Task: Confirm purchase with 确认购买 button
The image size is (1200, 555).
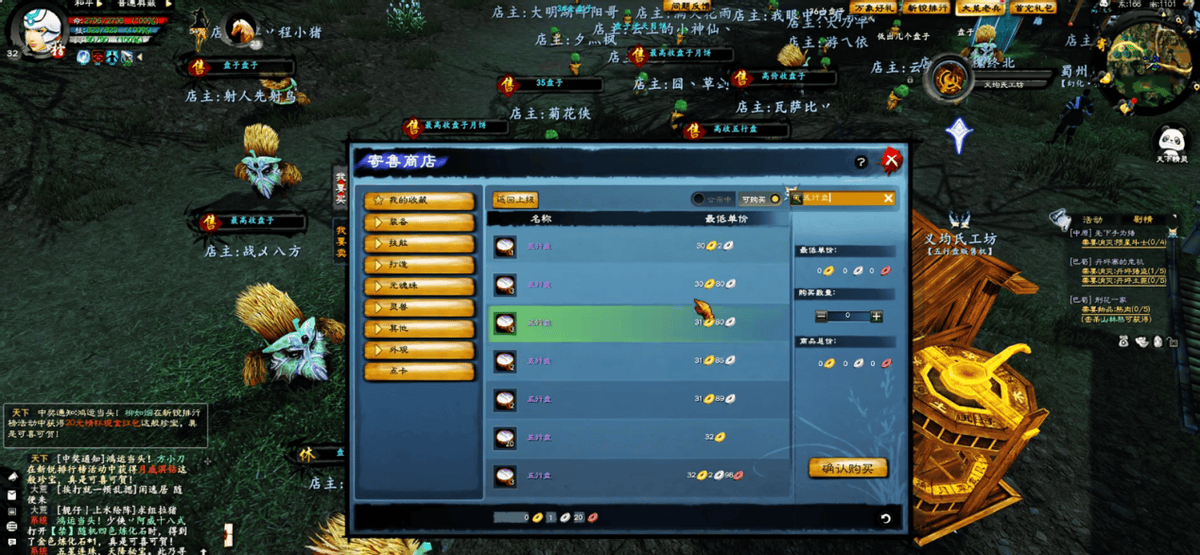Action: click(847, 467)
